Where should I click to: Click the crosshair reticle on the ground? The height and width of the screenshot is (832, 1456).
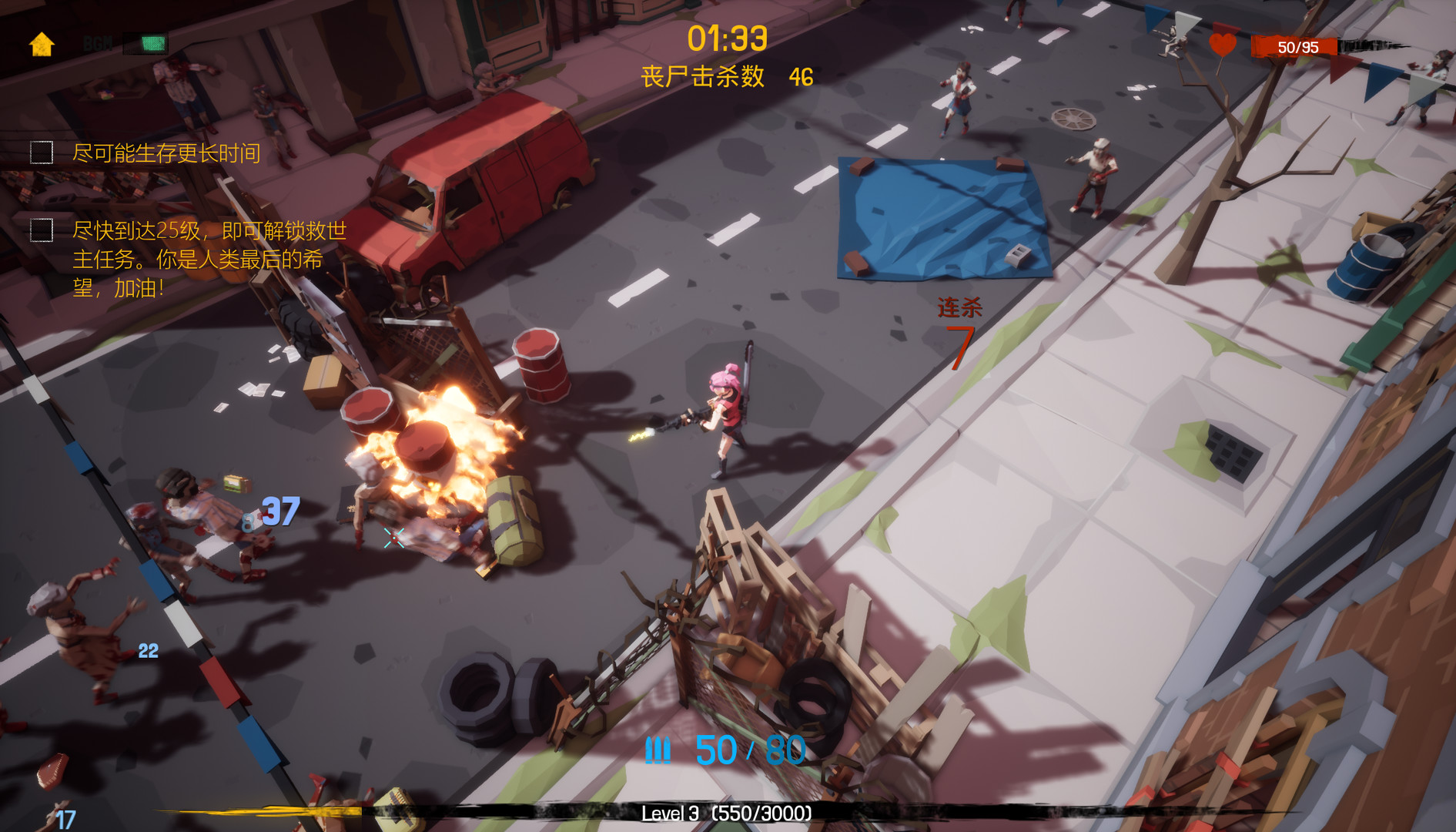(x=393, y=538)
